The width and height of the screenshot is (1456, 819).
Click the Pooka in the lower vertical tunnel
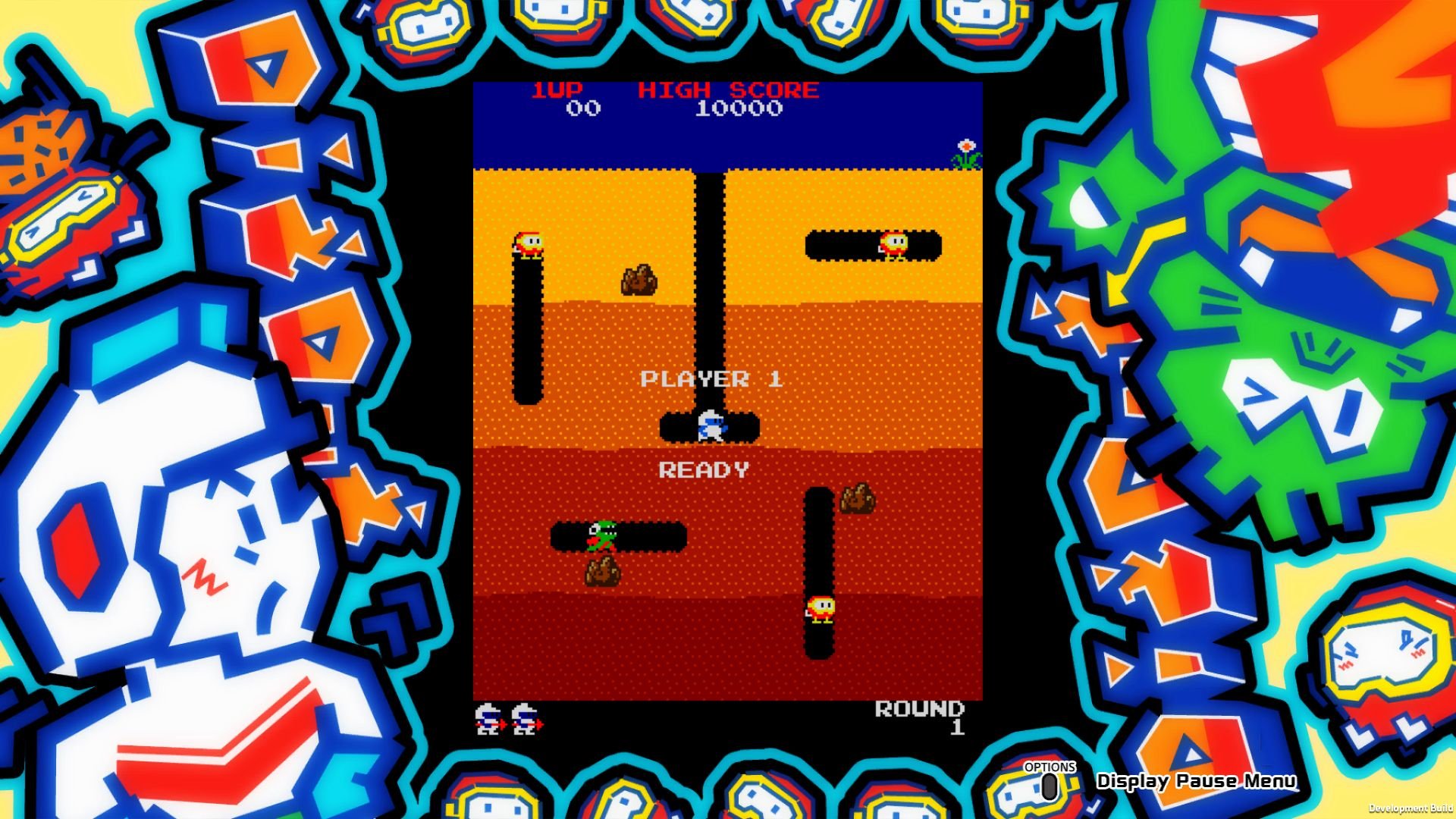click(819, 607)
